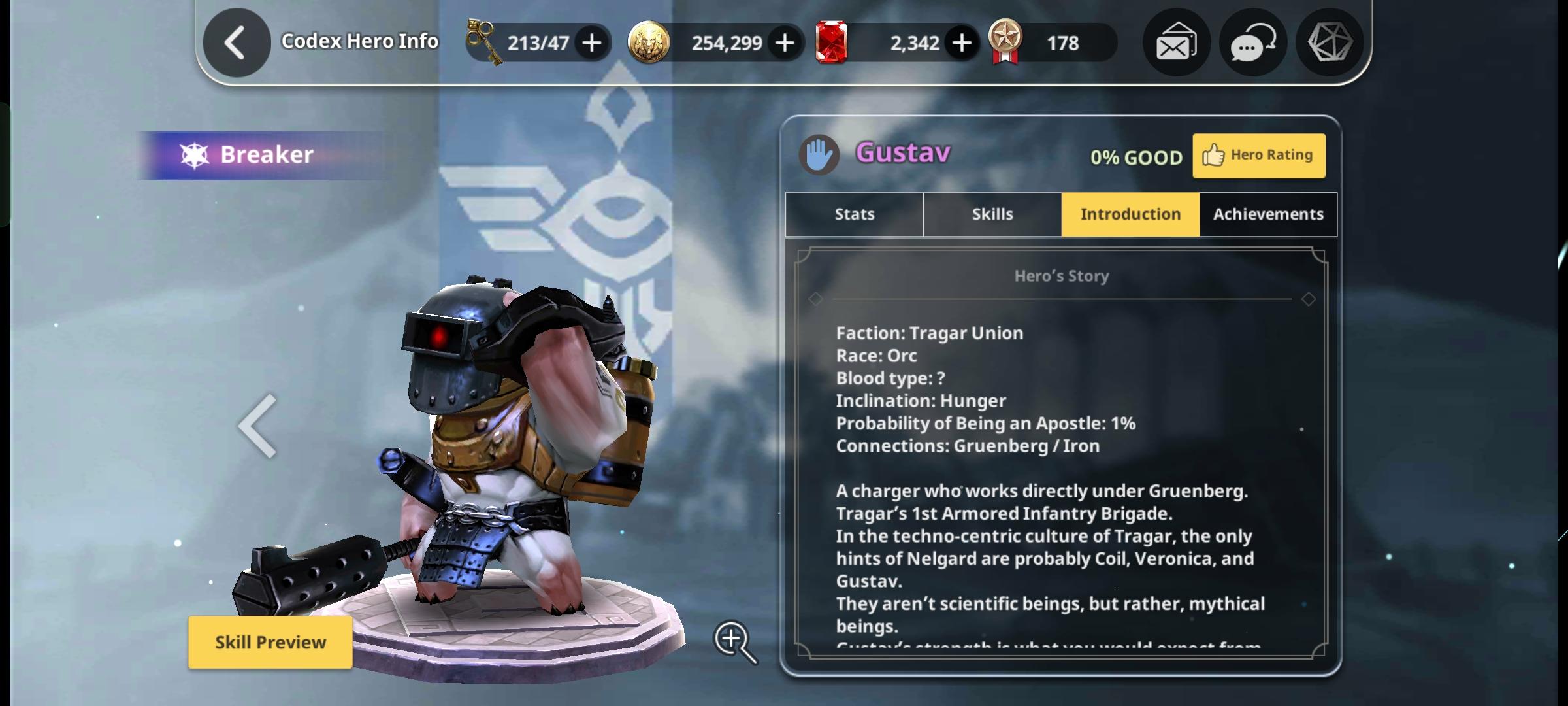Show the Achievements tab
Image resolution: width=1568 pixels, height=706 pixels.
coord(1268,214)
